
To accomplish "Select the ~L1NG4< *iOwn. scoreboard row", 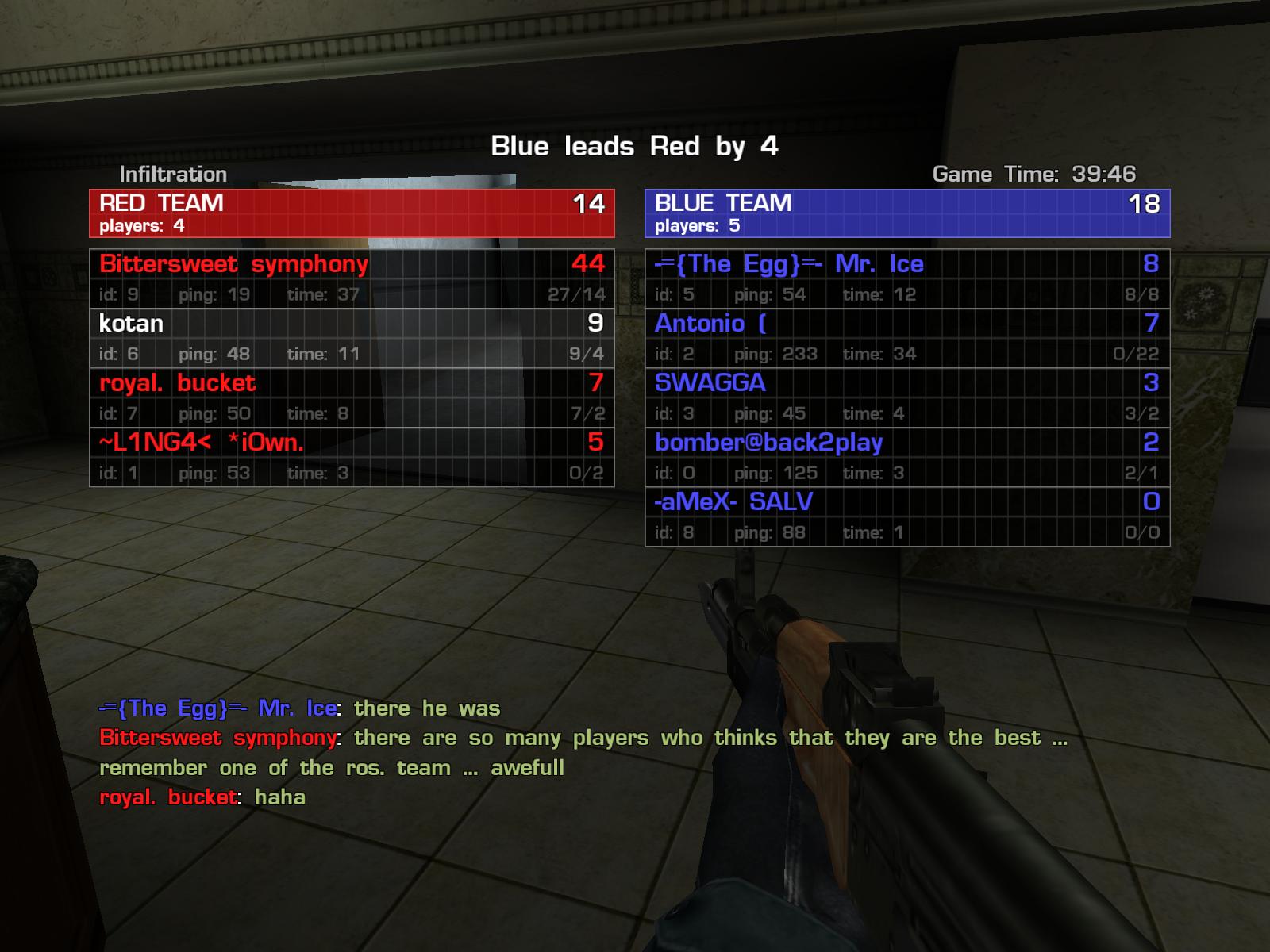I will 352,457.
